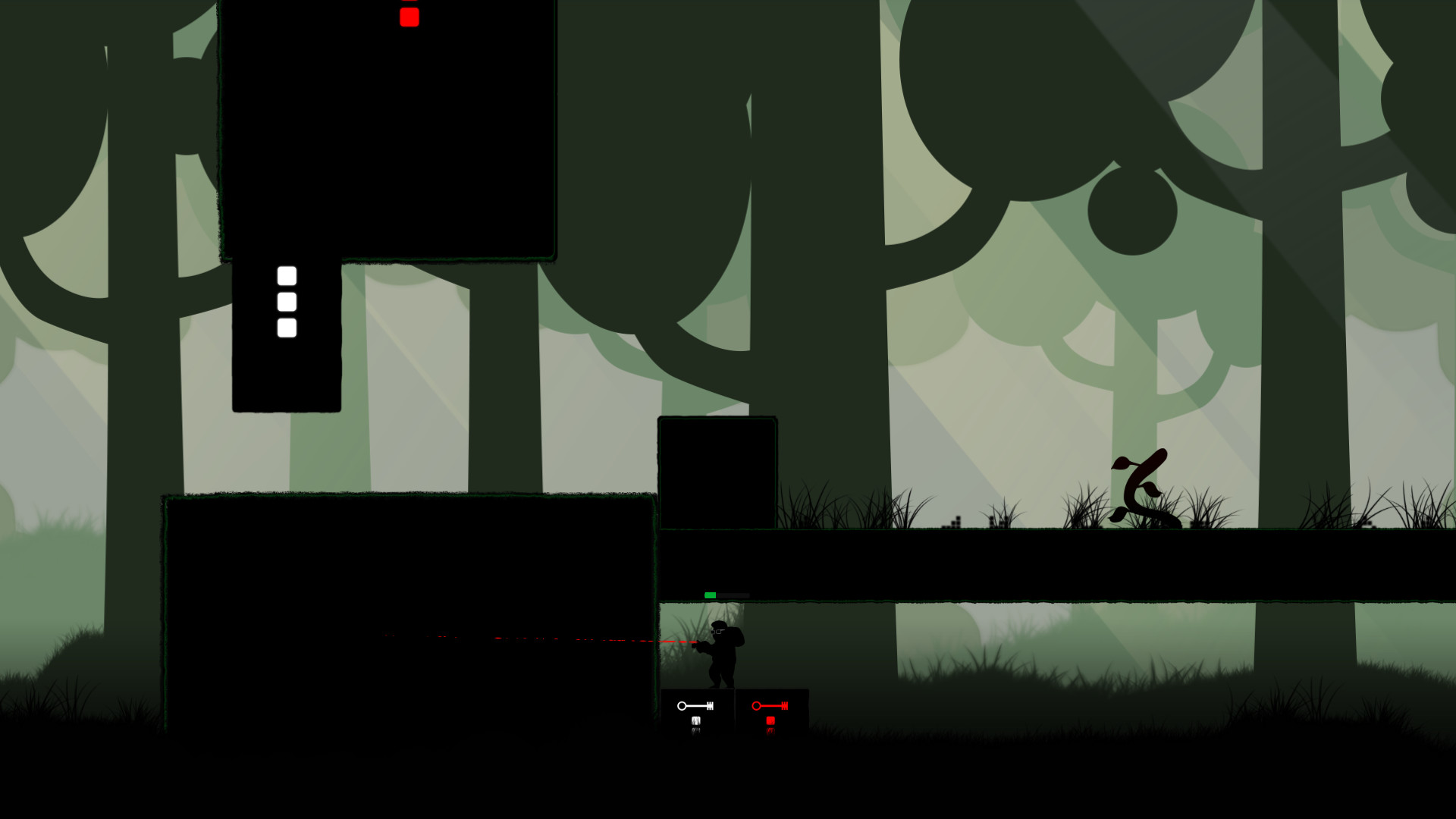The width and height of the screenshot is (1456, 819).
Task: Click the middle white square on the black pillar
Action: coord(286,302)
